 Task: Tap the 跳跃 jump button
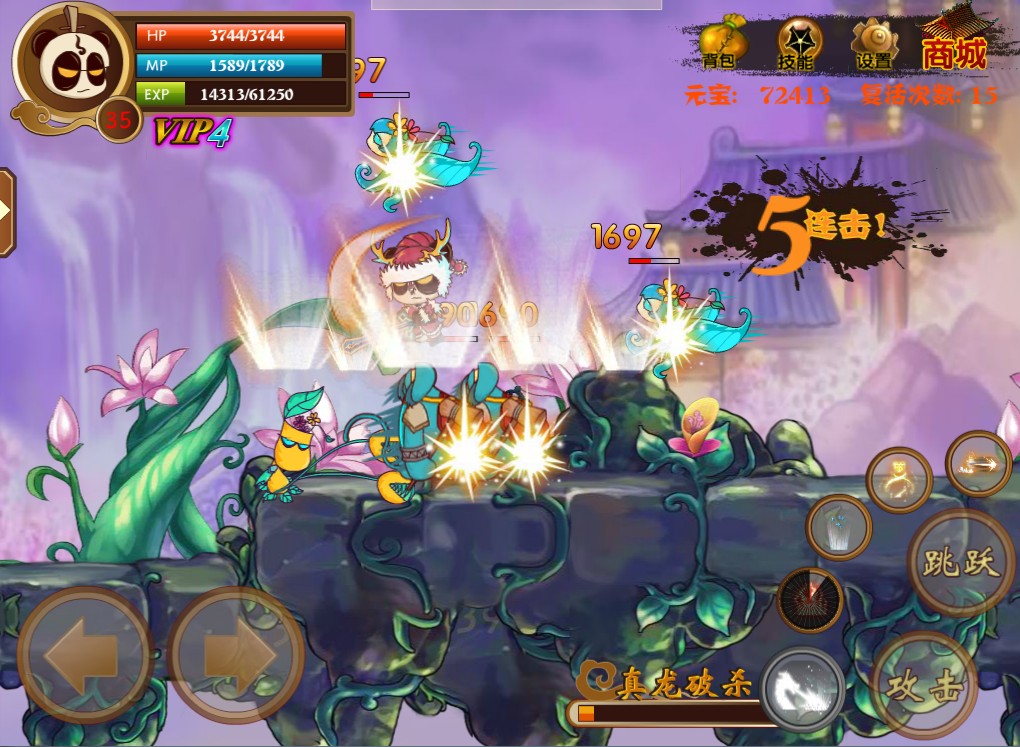[960, 562]
